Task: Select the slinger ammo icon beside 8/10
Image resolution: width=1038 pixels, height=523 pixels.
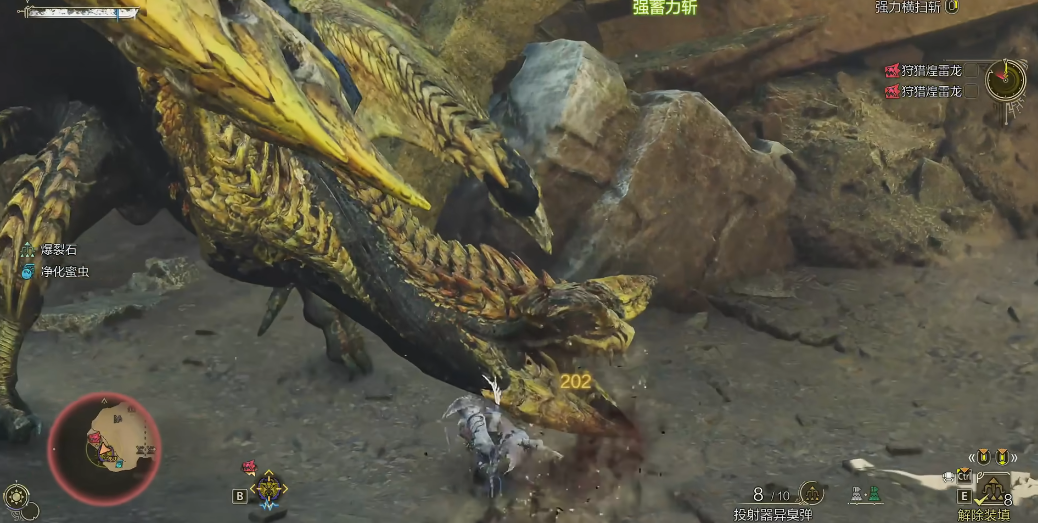Action: (x=812, y=494)
